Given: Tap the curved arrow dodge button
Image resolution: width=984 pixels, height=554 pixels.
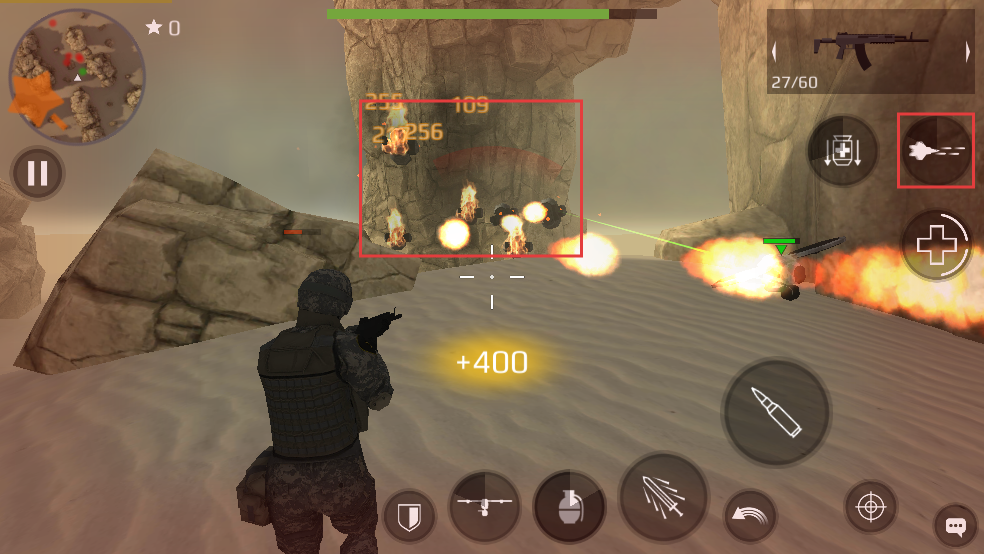Looking at the screenshot, I should coord(750,516).
